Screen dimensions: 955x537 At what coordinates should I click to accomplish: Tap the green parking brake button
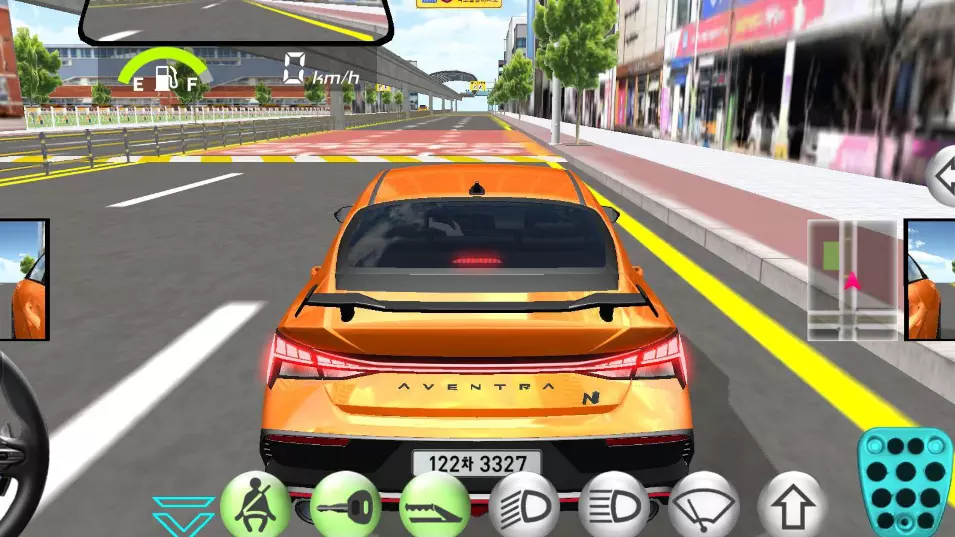point(435,506)
